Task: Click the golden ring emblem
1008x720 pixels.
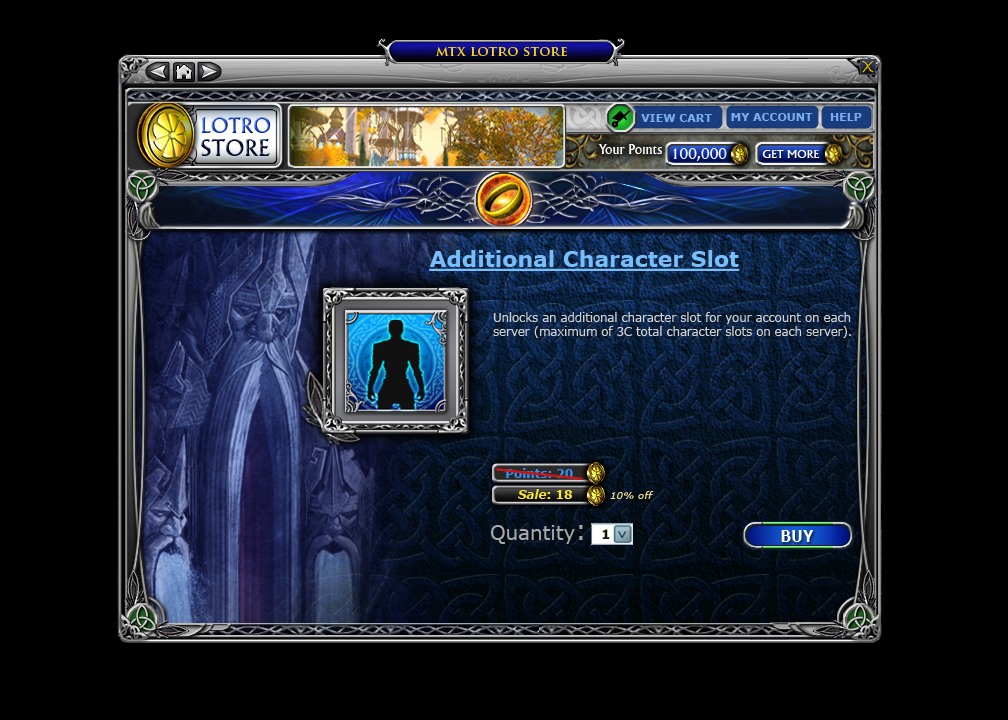Action: (503, 198)
